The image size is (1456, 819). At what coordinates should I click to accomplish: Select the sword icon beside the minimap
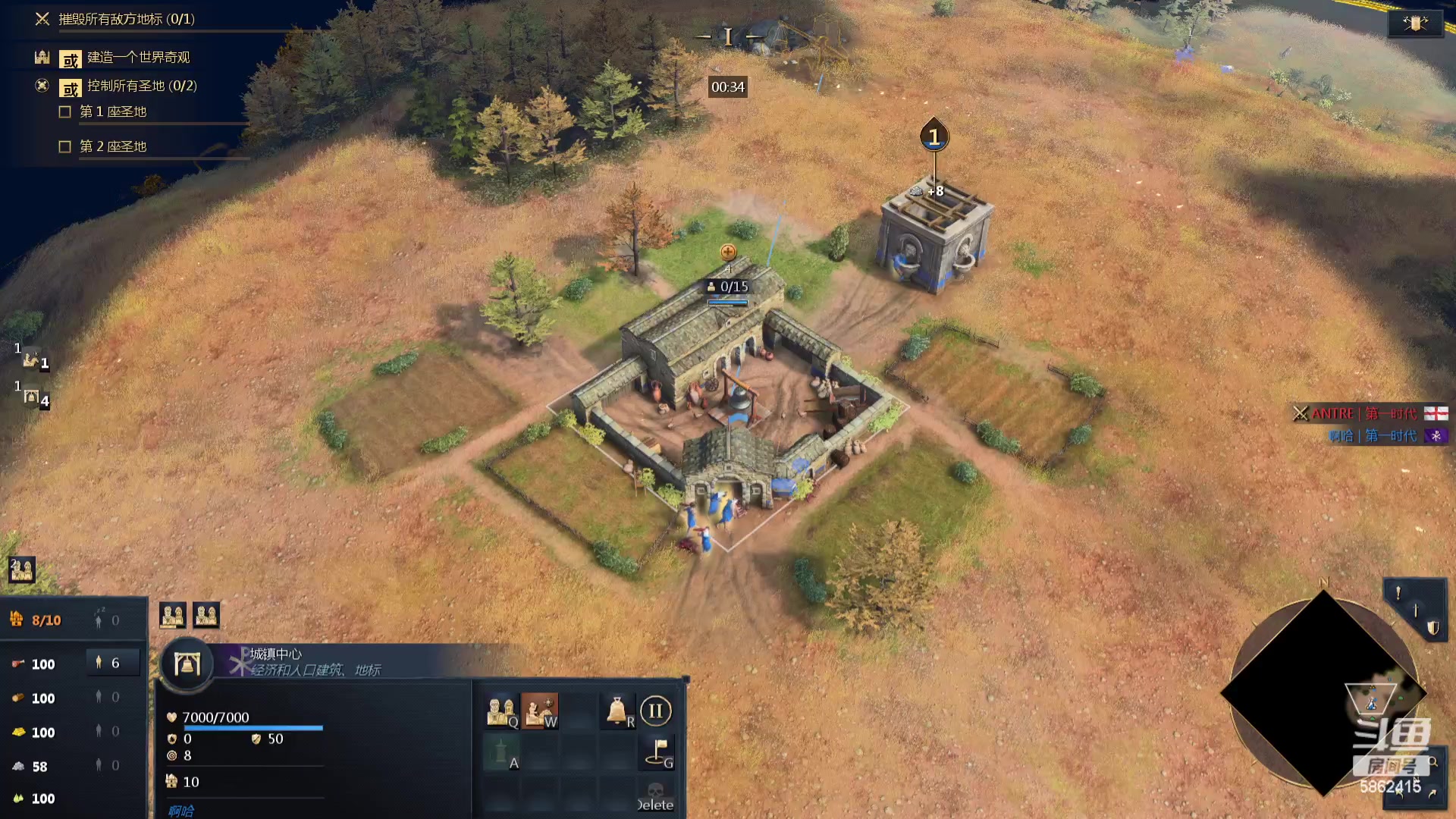point(1415,610)
